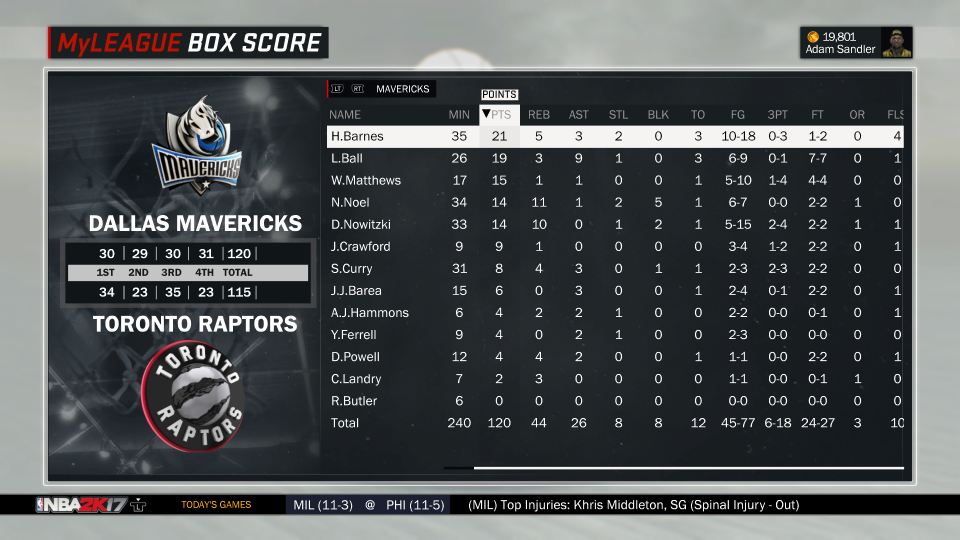This screenshot has height=540, width=960.
Task: Choose W.Matthews stat row
Action: tap(365, 180)
